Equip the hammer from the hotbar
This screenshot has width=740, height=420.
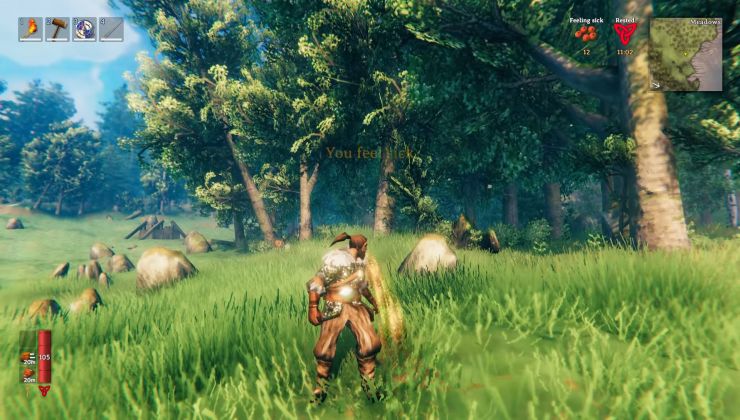(57, 29)
